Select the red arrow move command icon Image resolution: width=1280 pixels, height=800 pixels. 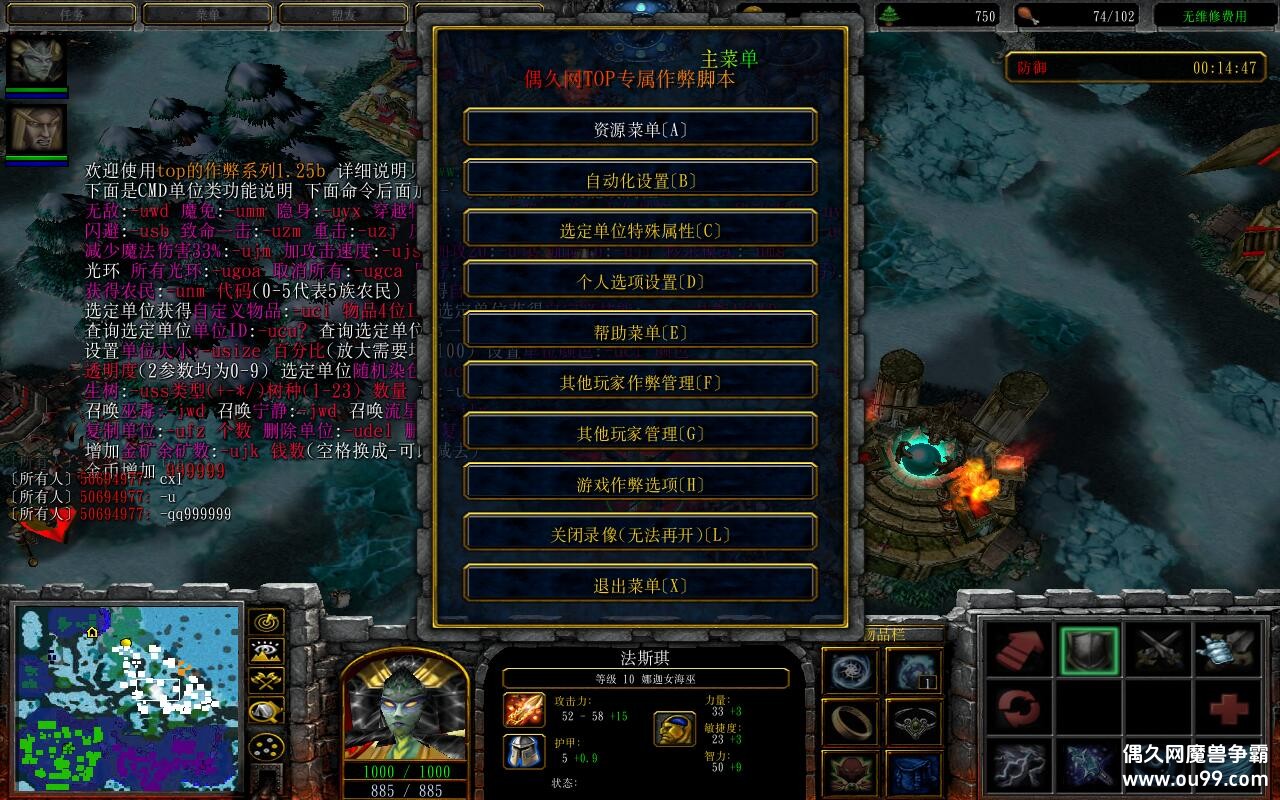1018,650
